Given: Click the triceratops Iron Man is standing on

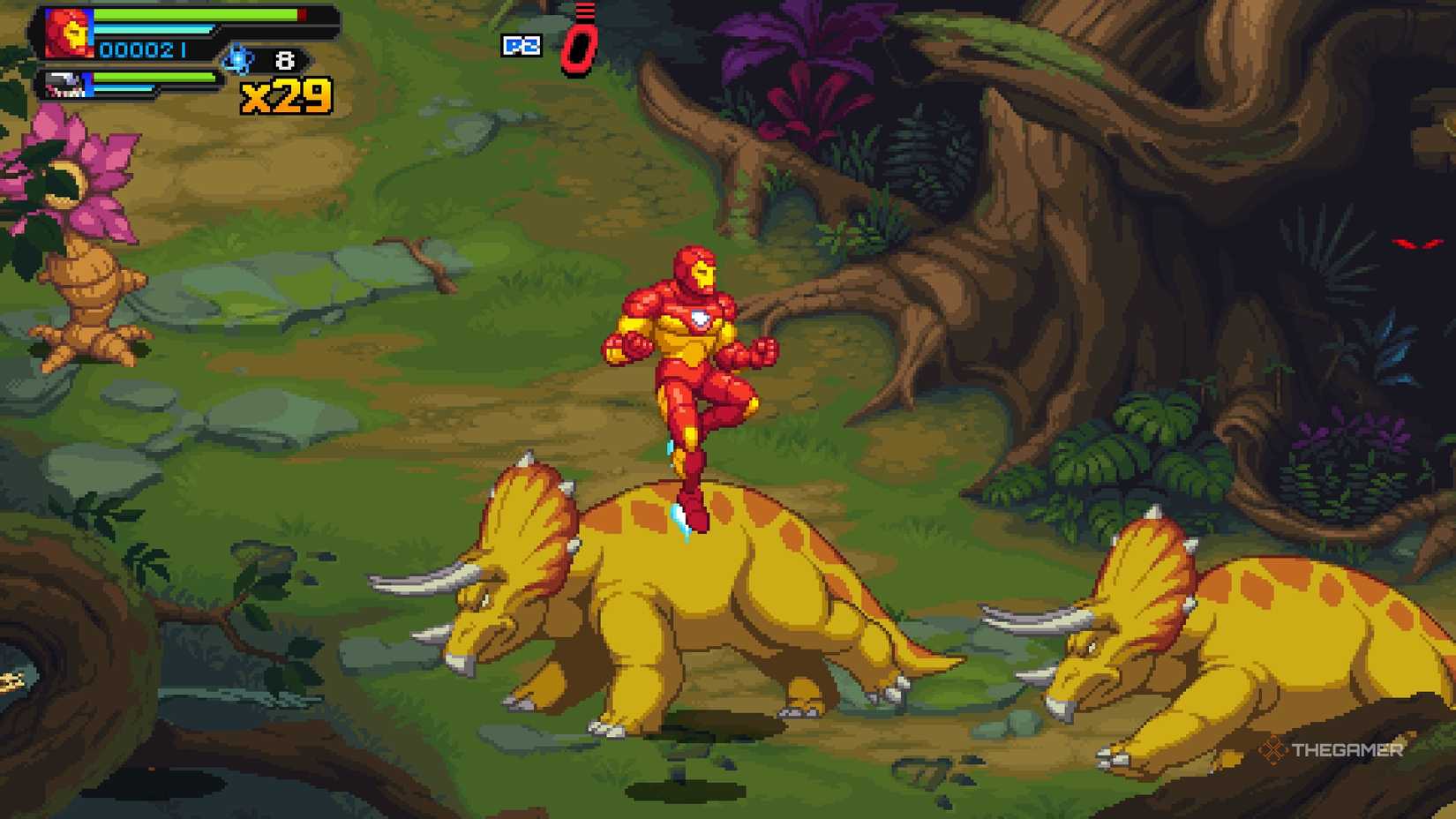Looking at the screenshot, I should pyautogui.click(x=706, y=591).
